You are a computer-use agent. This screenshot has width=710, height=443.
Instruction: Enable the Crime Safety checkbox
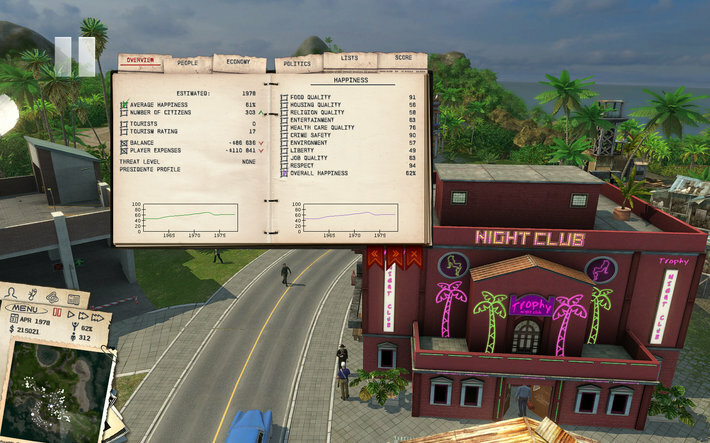(x=284, y=135)
